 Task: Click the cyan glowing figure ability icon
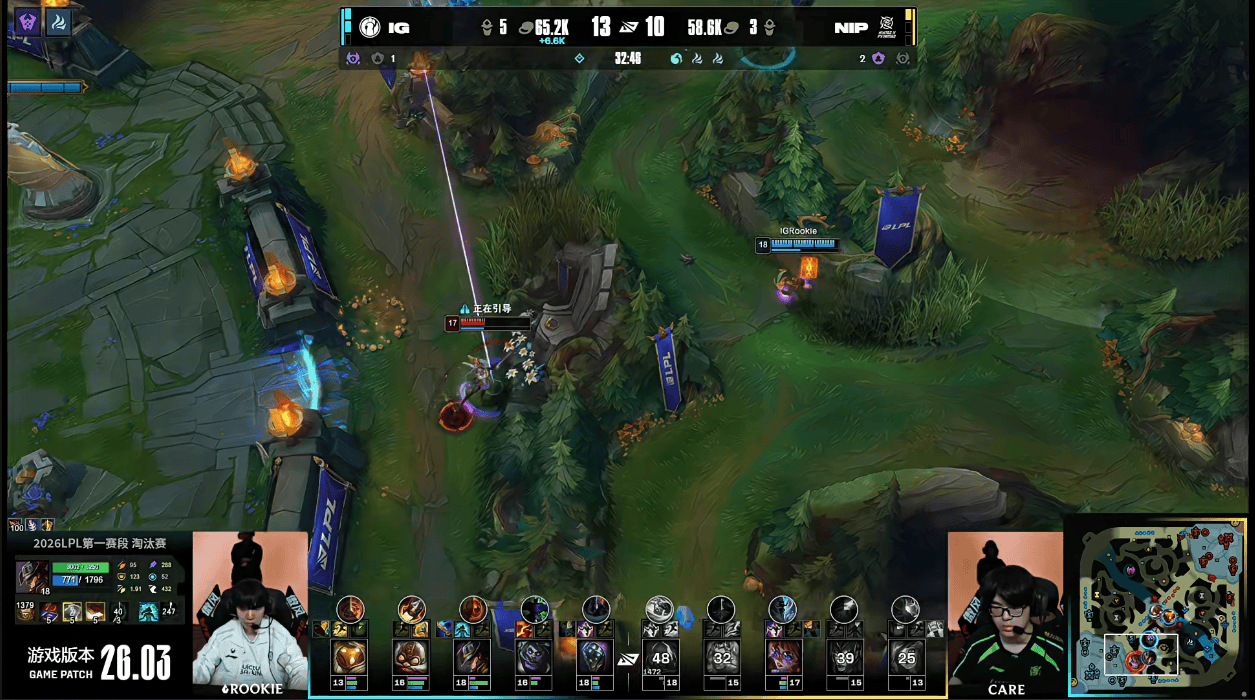[148, 611]
